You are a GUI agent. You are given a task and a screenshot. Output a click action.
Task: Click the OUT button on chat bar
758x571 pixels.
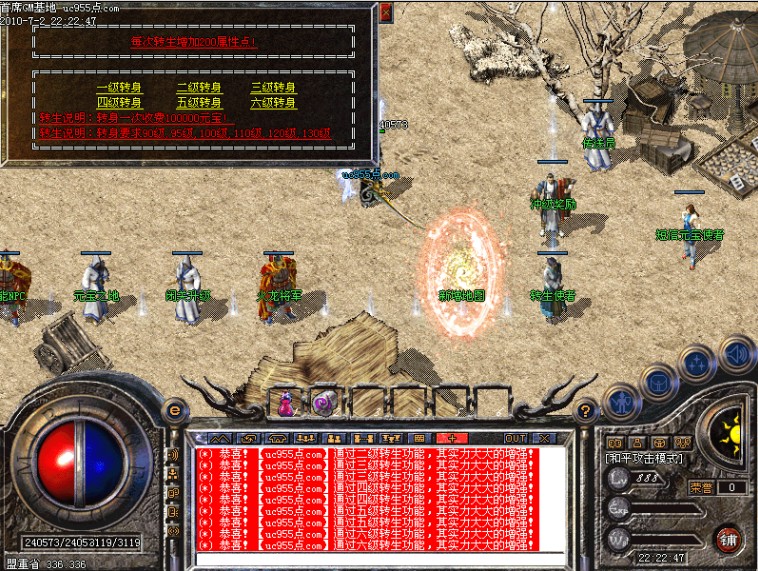515,438
